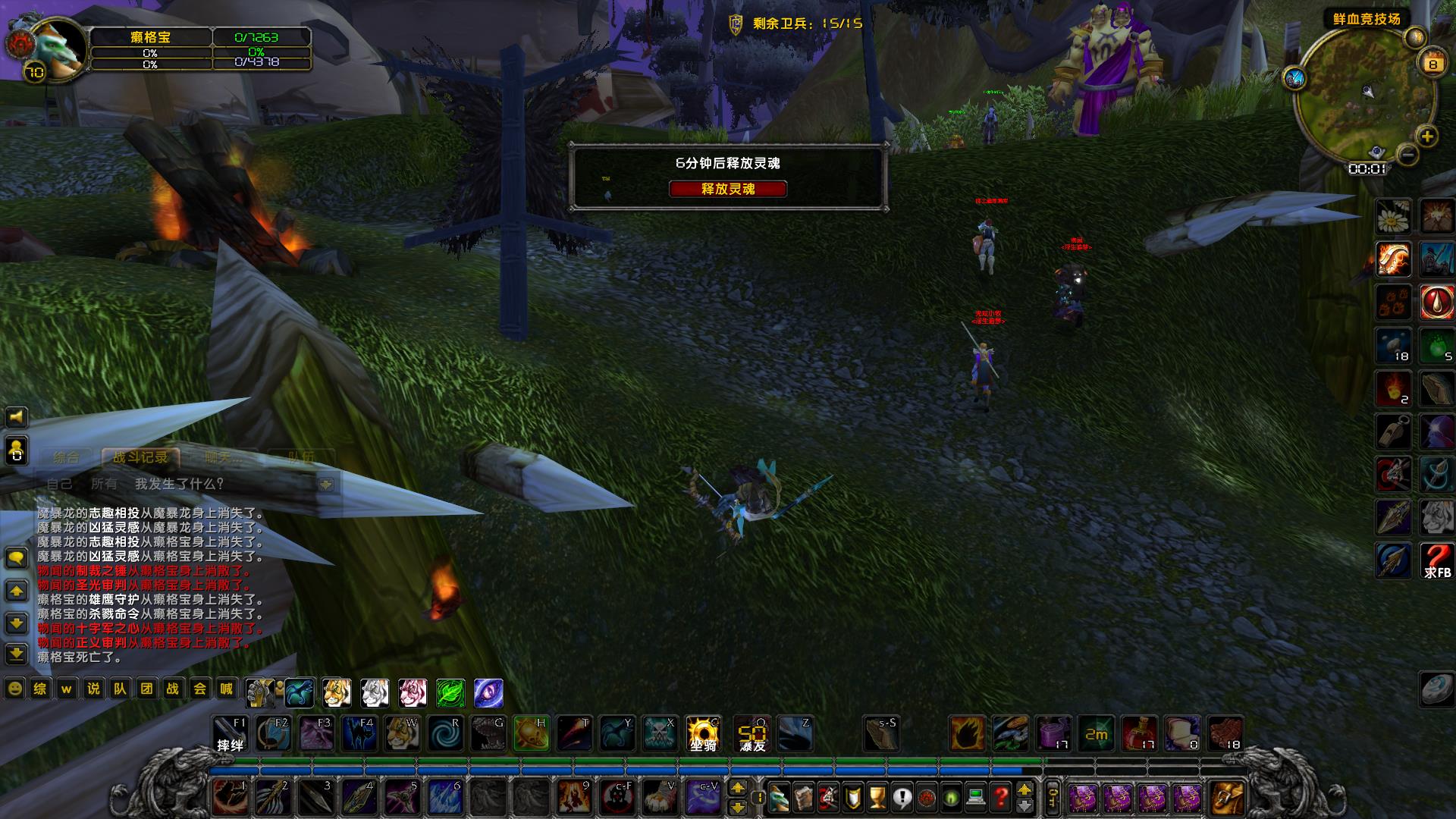This screenshot has width=1456, height=819.
Task: Use the 摔绊 wing clip ability
Action: pos(231,734)
